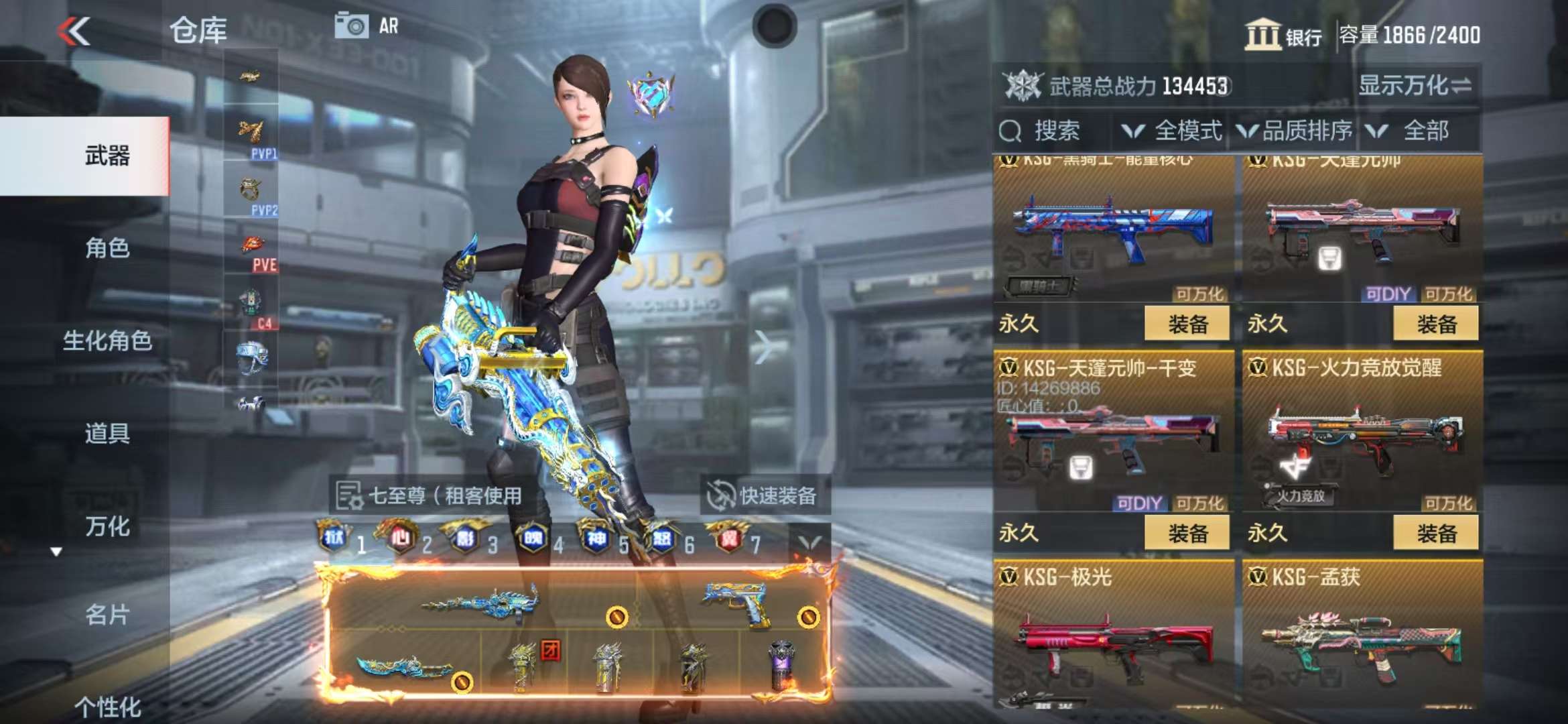Select the equipped pistol slot in loadout
1568x724 pixels.
click(x=737, y=603)
